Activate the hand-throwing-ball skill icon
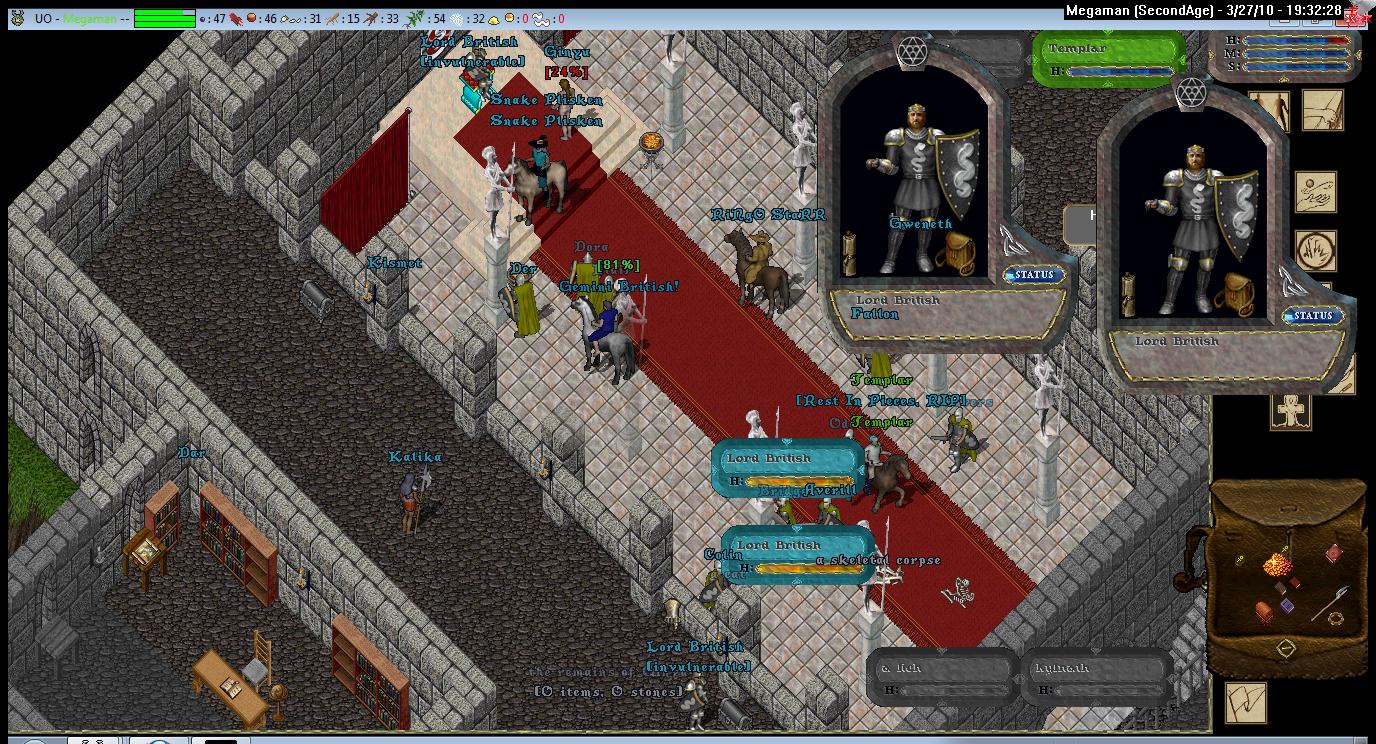The image size is (1376, 744). pyautogui.click(x=1316, y=192)
